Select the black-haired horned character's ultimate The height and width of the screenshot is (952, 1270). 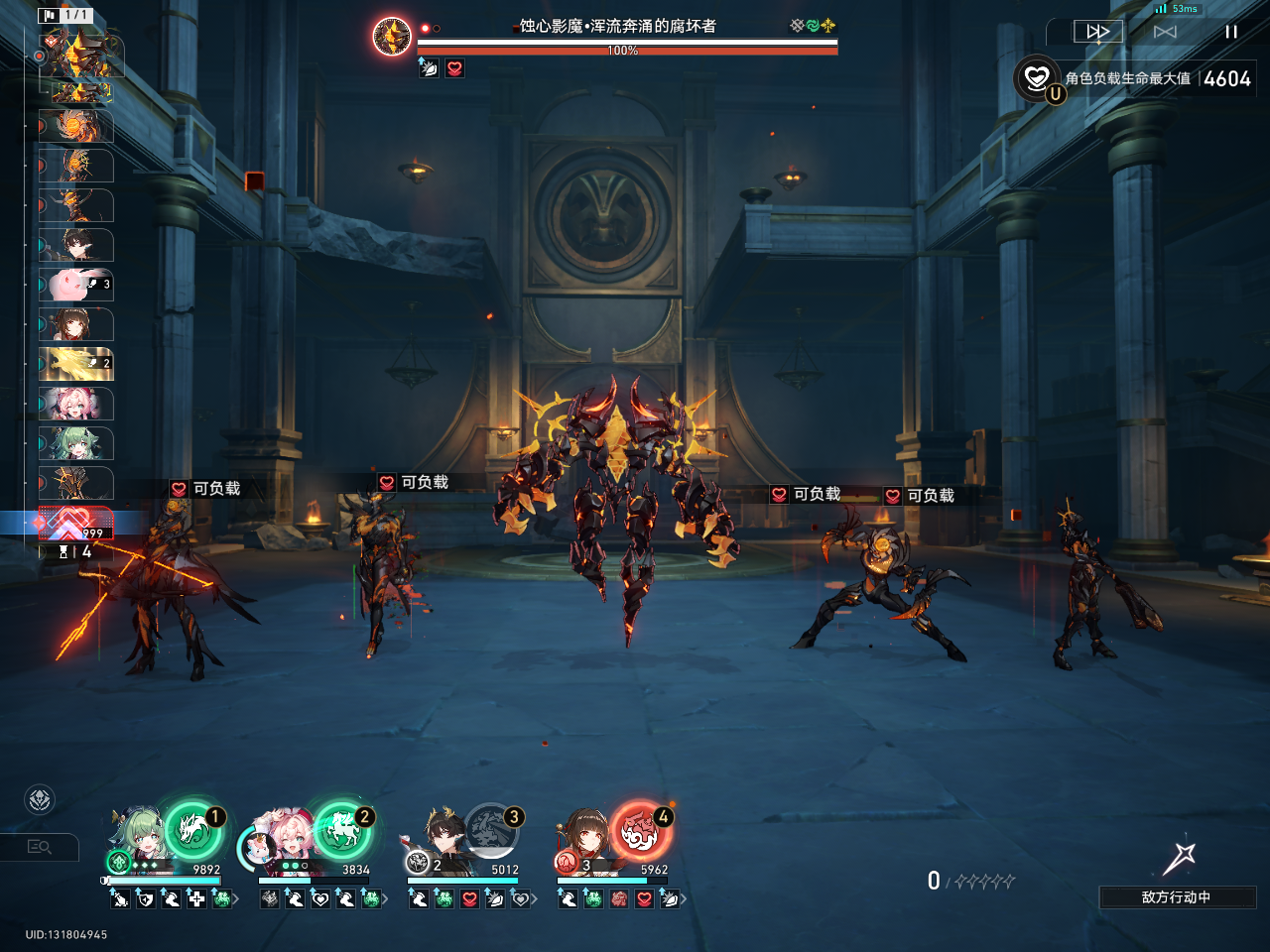coord(491,829)
